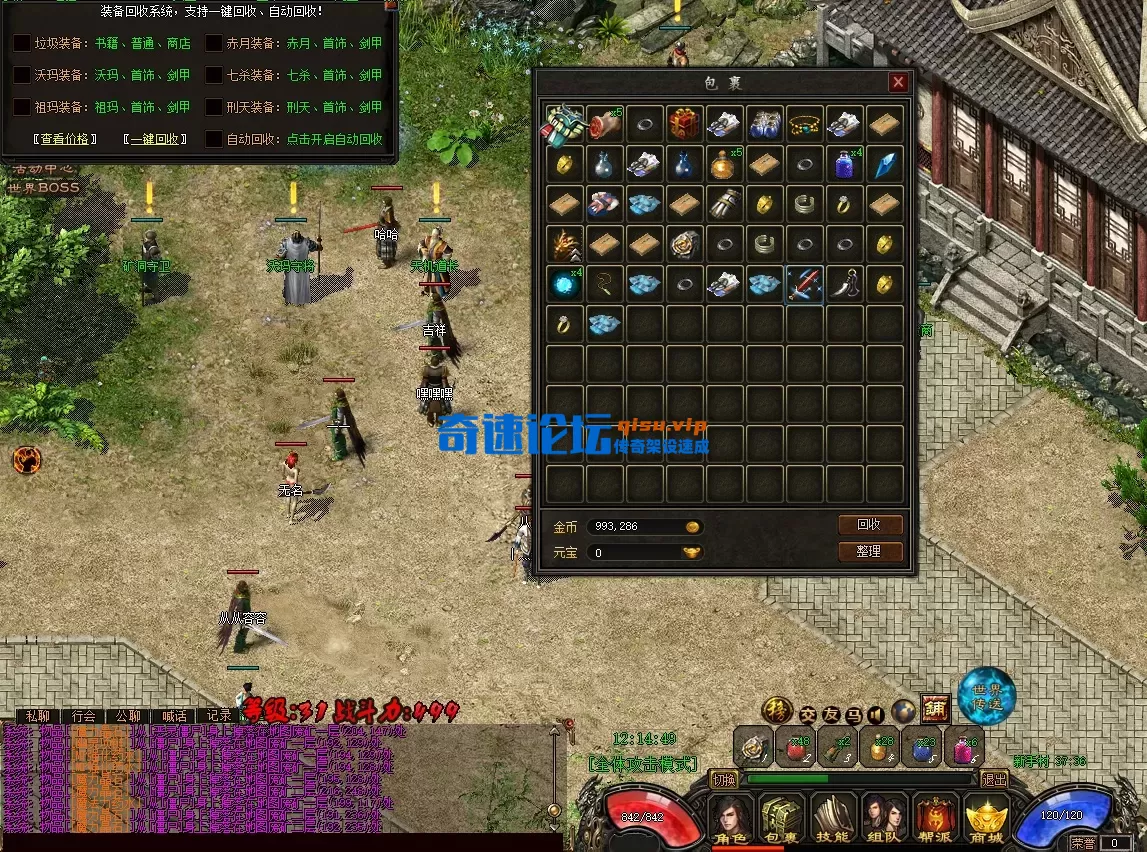
Task: Tick the 垃圾装备 recycle checkbox
Action: (x=22, y=43)
